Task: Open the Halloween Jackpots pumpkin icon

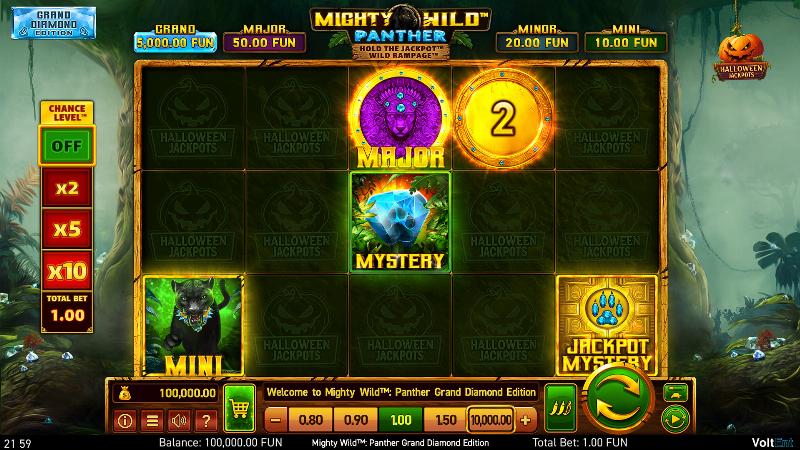Action: (x=741, y=55)
